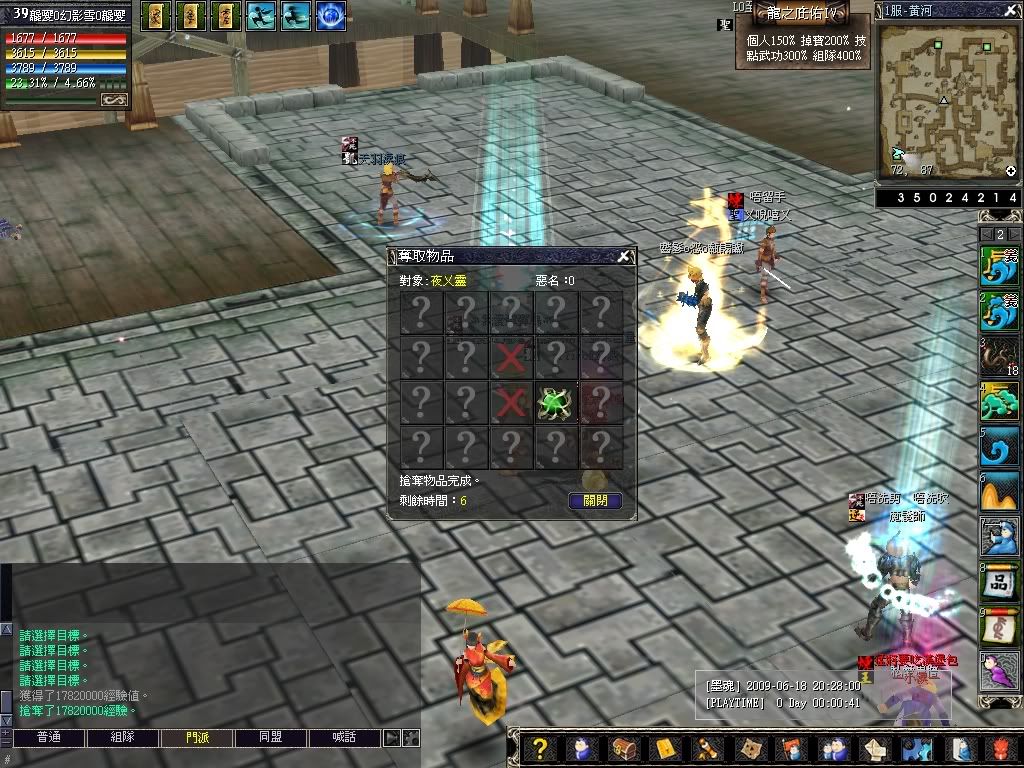Close the loot window with the X
1024x768 pixels.
623,257
